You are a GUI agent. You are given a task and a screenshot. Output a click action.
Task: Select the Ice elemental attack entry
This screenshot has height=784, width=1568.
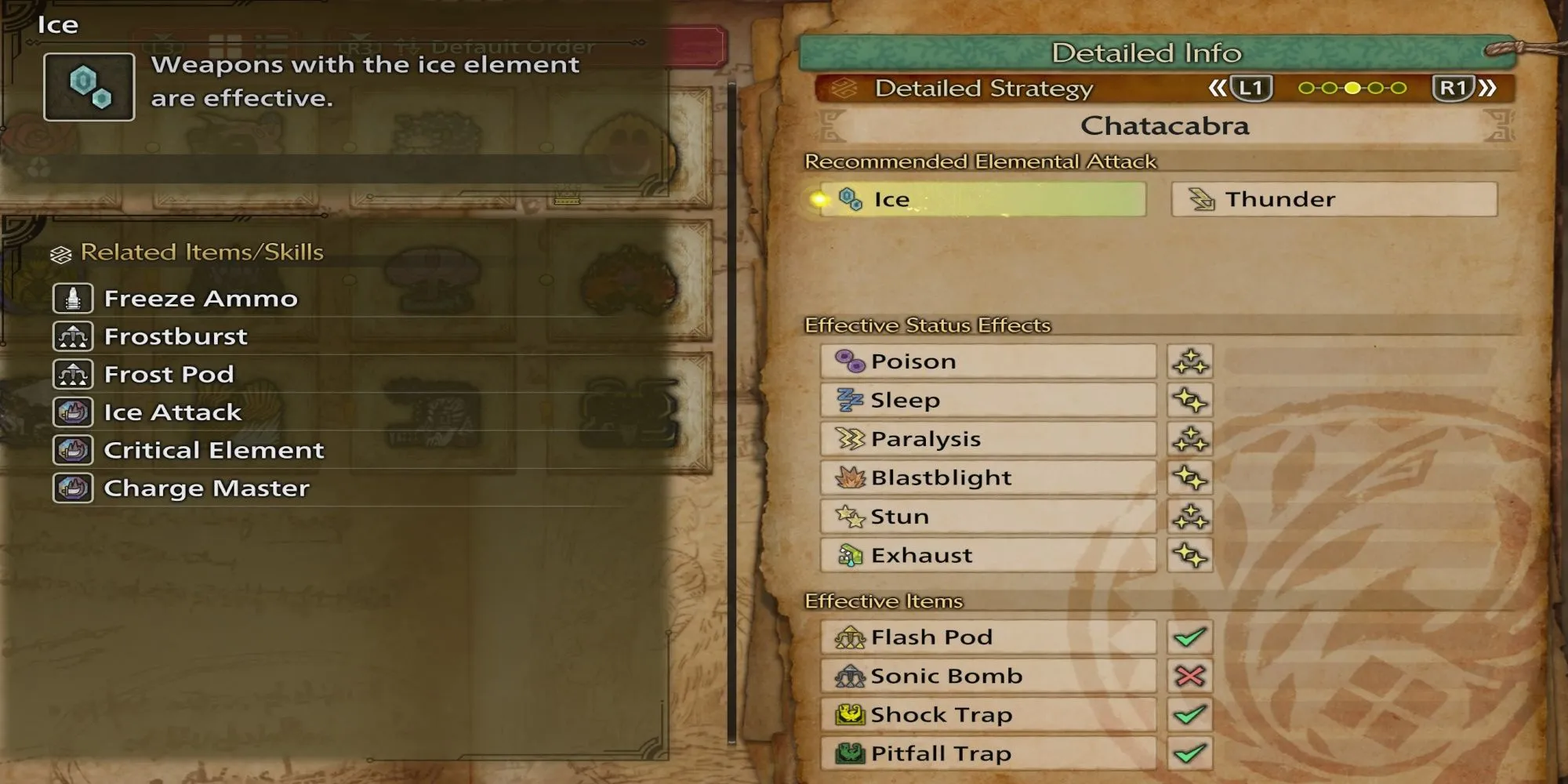982,199
